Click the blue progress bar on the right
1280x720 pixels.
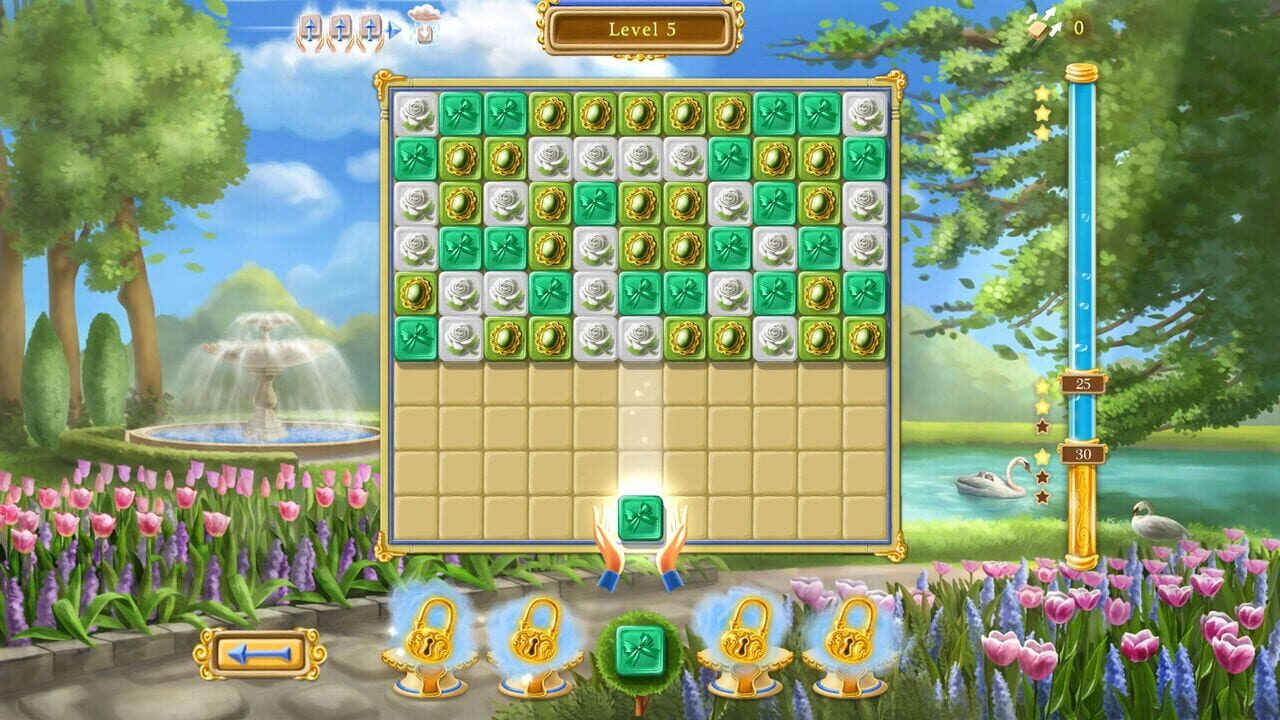tap(1081, 250)
